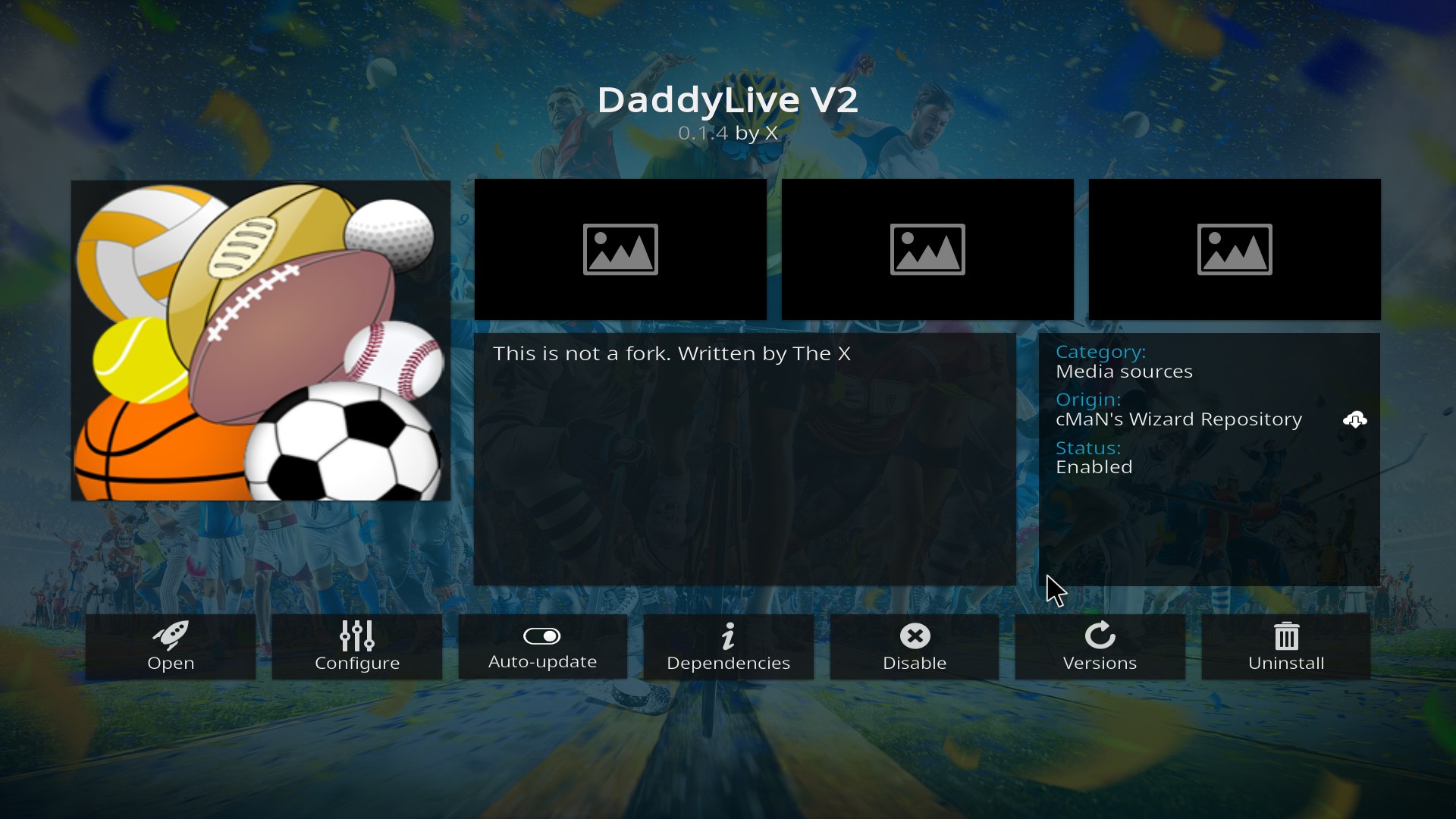Click the first placeholder screenshot image icon
Screen dimensions: 1456x819
tap(620, 249)
